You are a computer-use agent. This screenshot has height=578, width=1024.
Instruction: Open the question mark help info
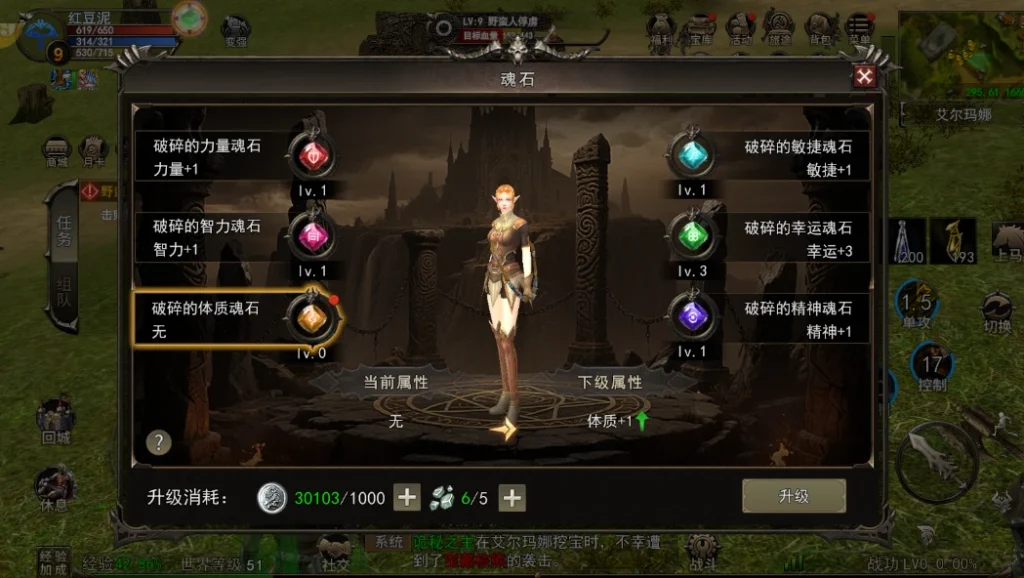(158, 442)
